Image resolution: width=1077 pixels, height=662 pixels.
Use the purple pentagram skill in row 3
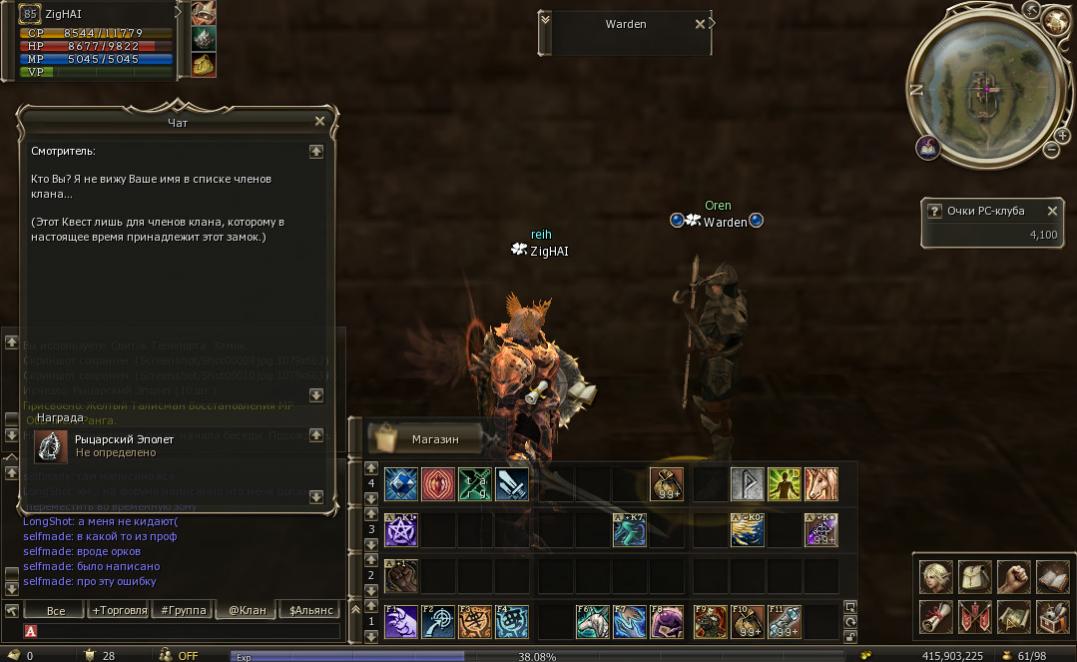coord(401,531)
